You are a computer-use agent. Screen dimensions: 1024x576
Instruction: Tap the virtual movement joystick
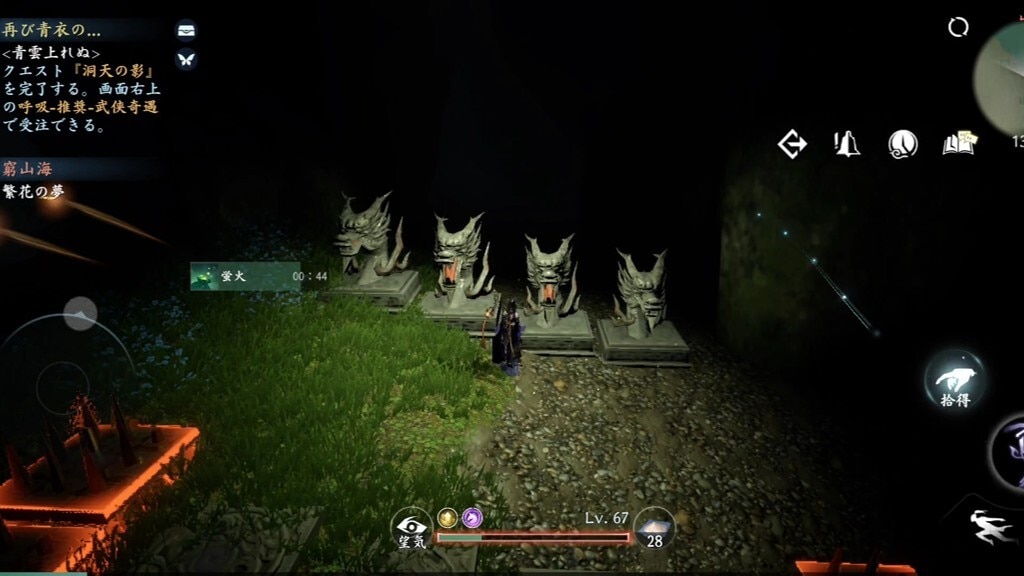click(x=62, y=381)
